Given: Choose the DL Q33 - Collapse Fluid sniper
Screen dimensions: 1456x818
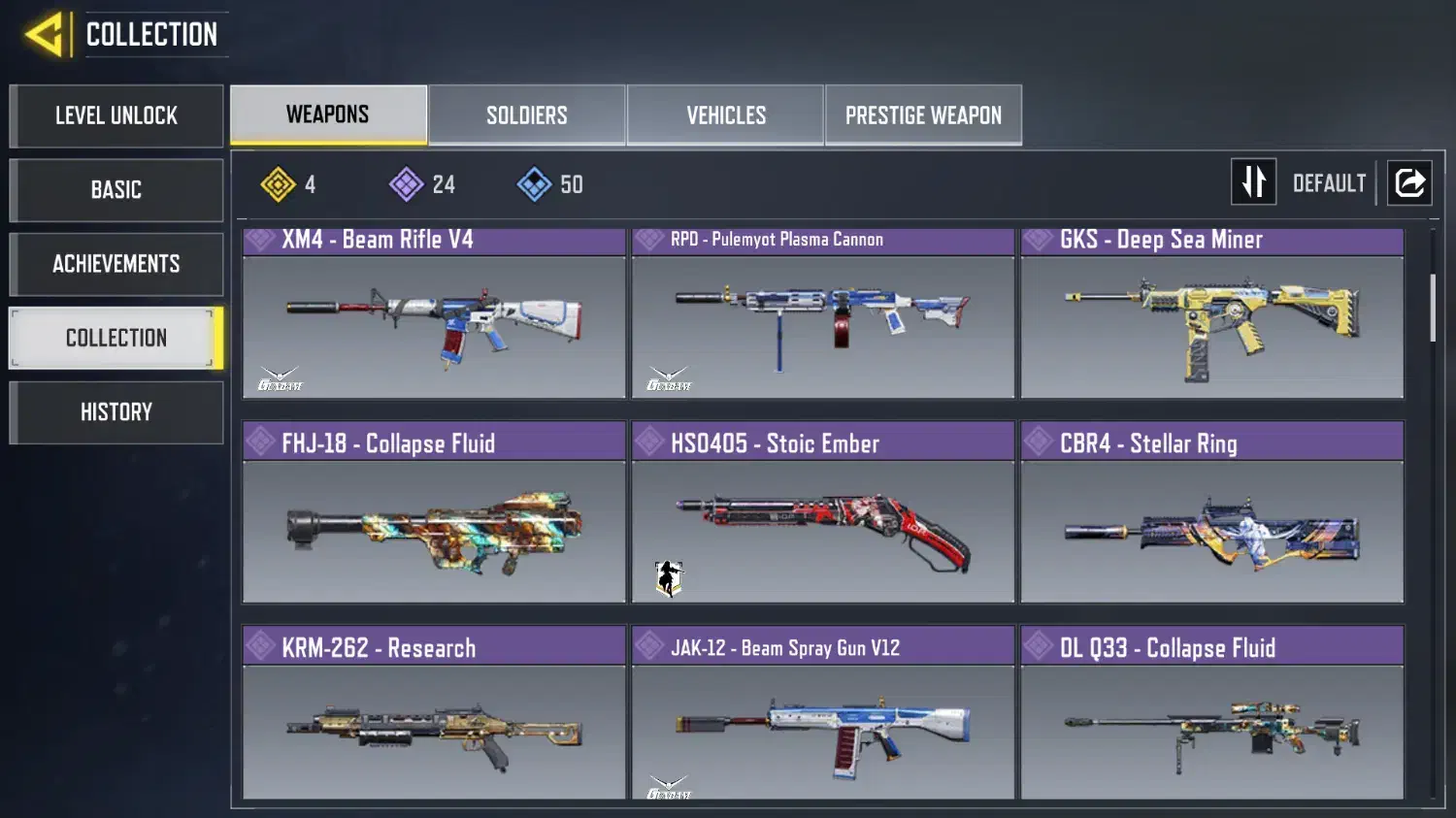Looking at the screenshot, I should click(1212, 716).
